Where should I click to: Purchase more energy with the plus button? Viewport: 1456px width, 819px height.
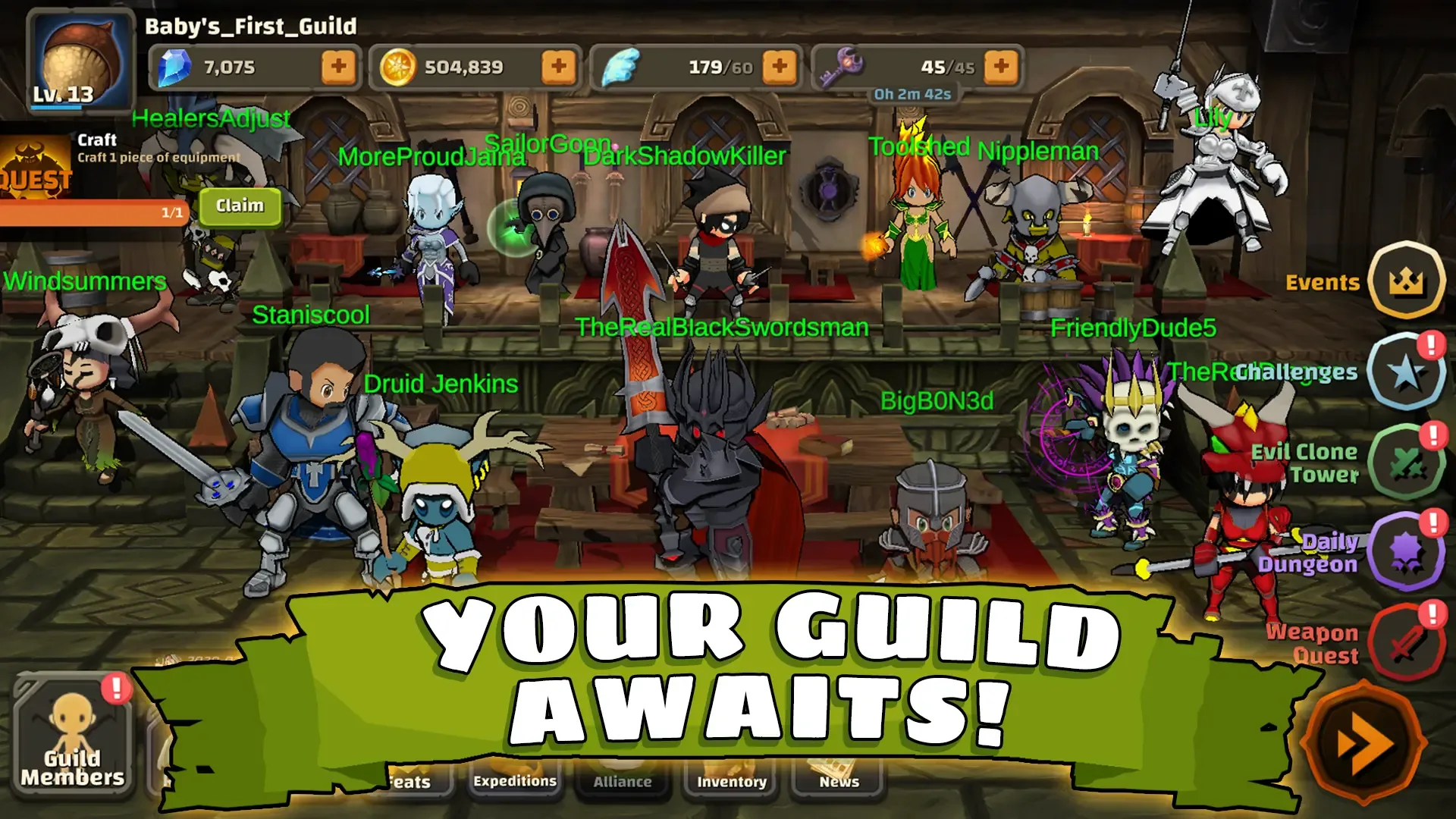coord(778,67)
